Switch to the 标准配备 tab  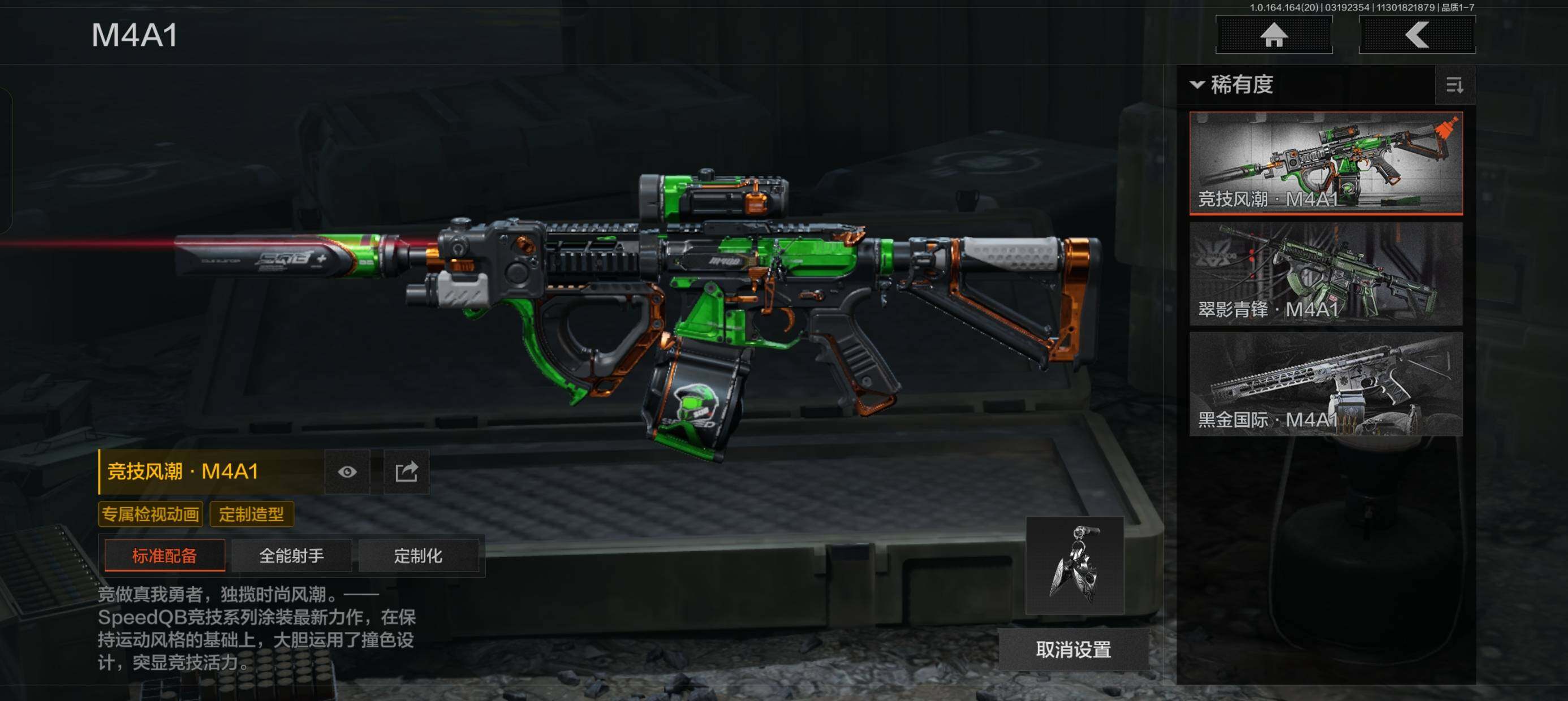coord(165,556)
